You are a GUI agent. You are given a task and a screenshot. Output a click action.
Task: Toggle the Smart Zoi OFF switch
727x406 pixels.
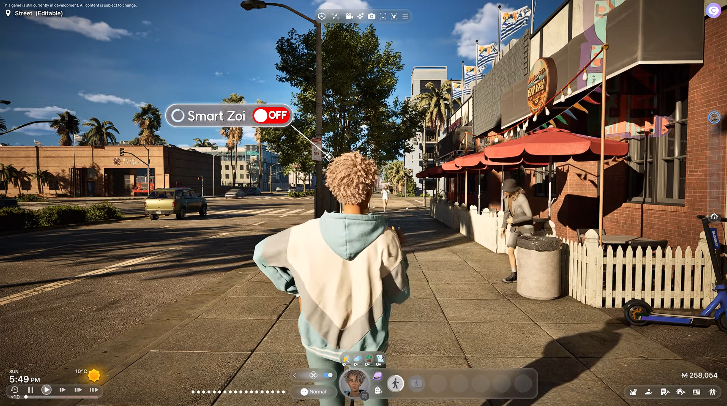271,115
